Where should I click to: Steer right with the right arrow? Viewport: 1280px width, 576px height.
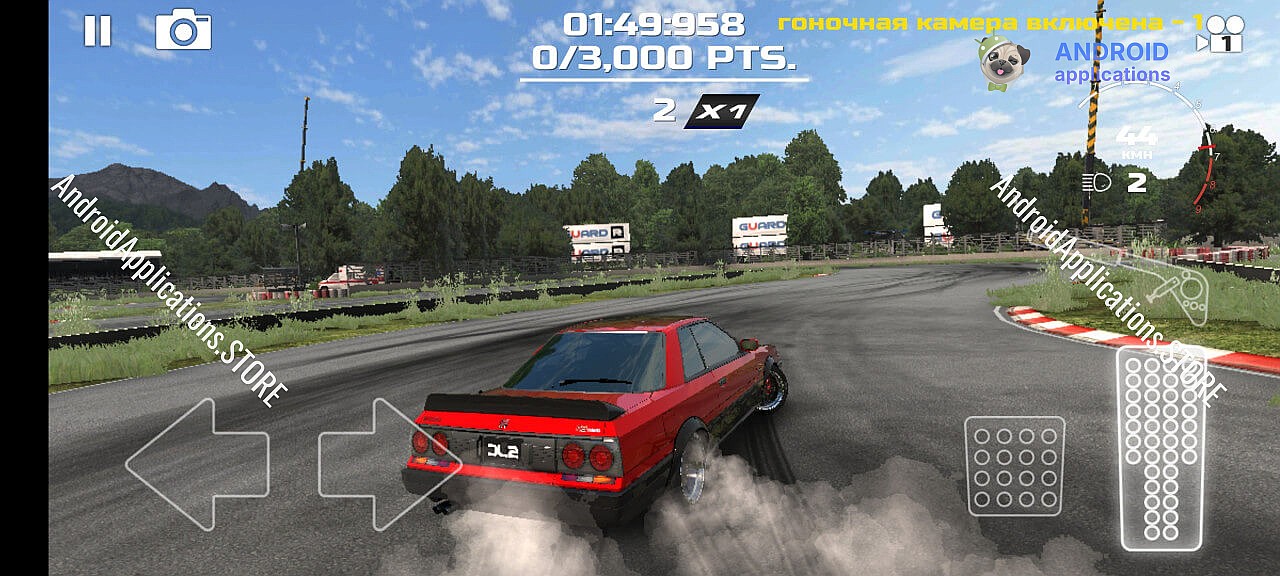pos(388,464)
